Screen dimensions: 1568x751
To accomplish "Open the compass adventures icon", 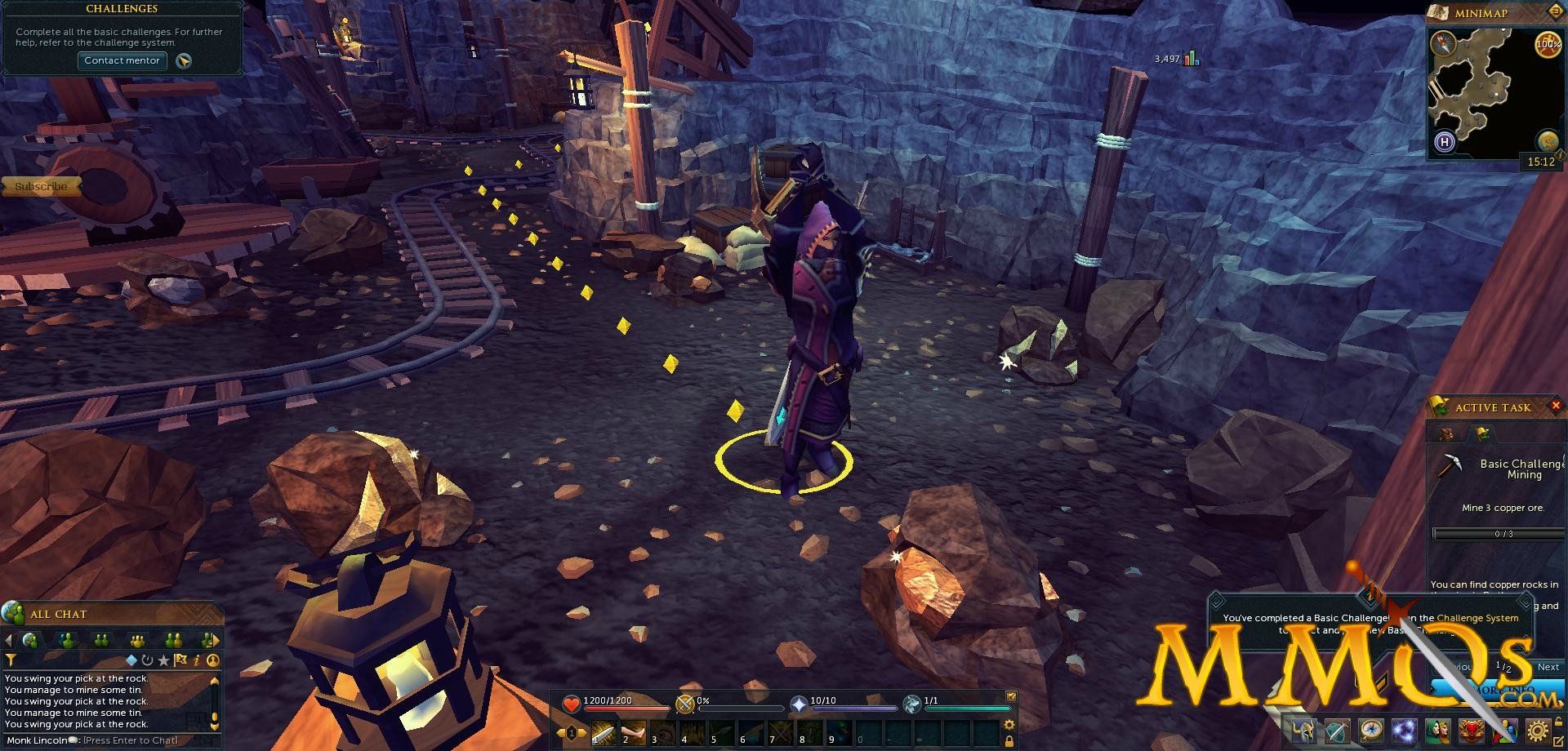I will pyautogui.click(x=1370, y=731).
